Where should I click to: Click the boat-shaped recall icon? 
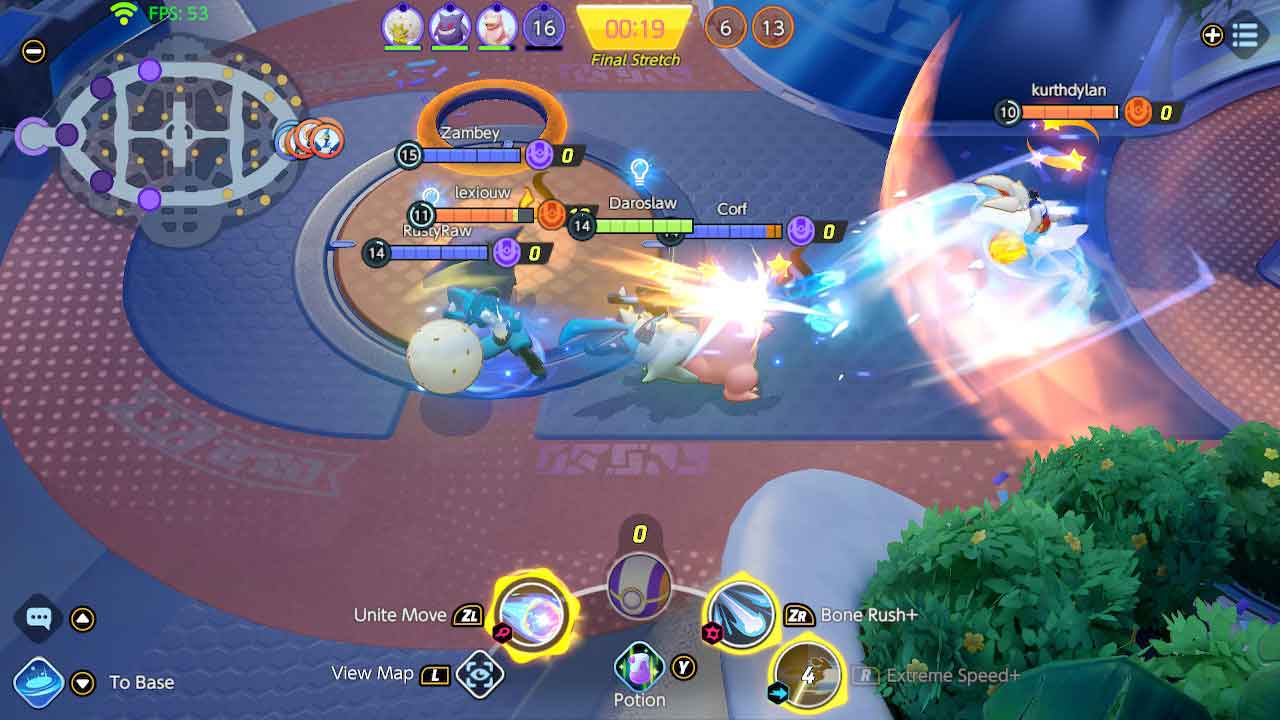click(x=38, y=682)
